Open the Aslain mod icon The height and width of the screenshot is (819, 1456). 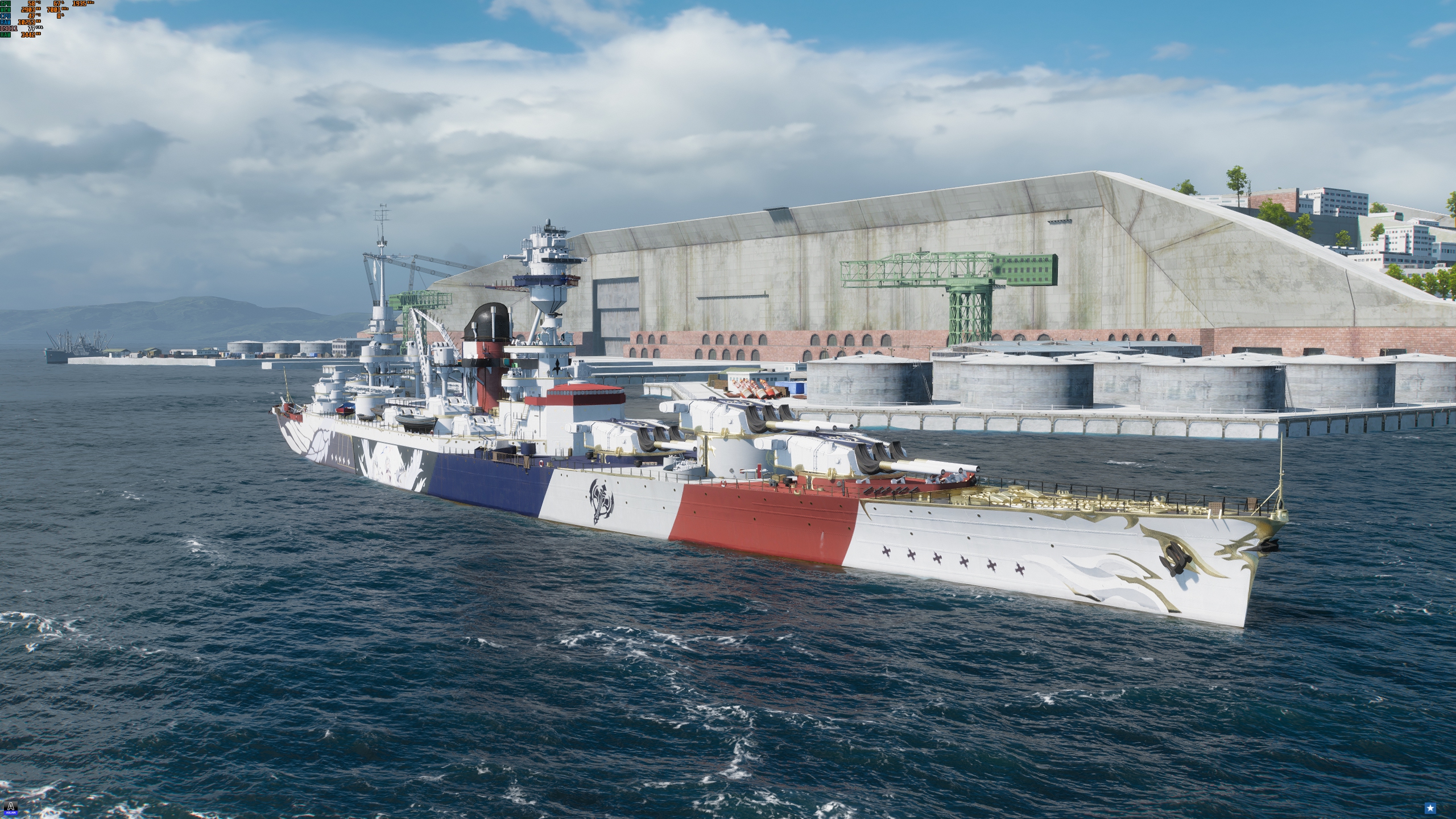point(9,806)
